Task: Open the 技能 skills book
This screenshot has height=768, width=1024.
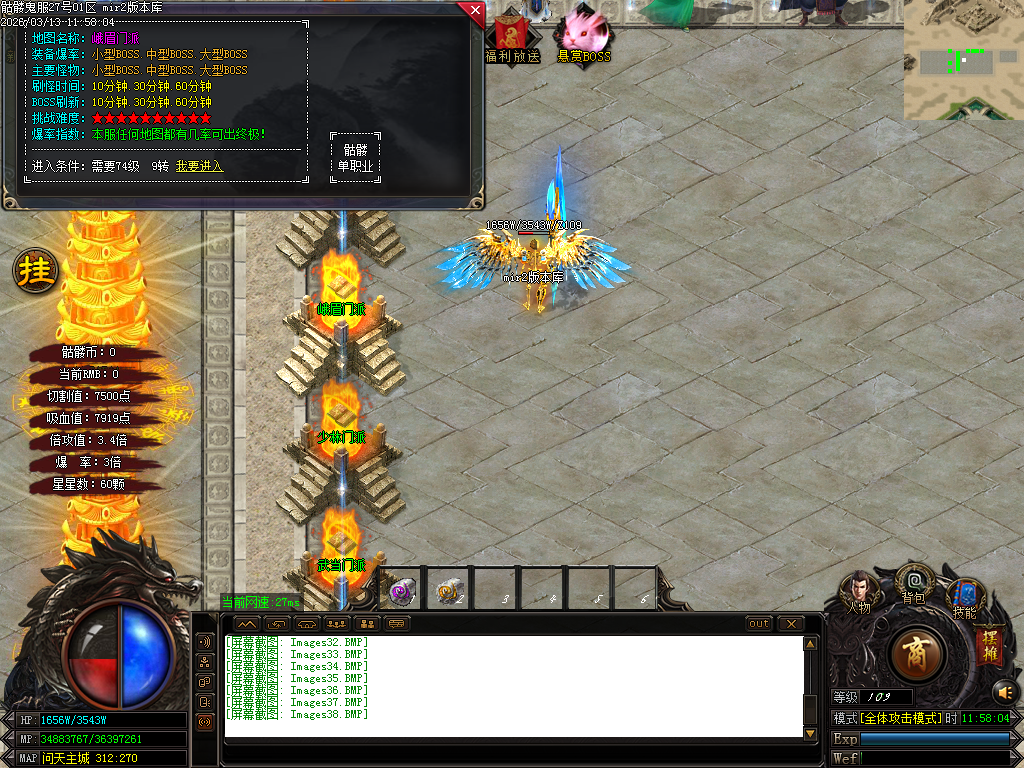Action: point(965,597)
